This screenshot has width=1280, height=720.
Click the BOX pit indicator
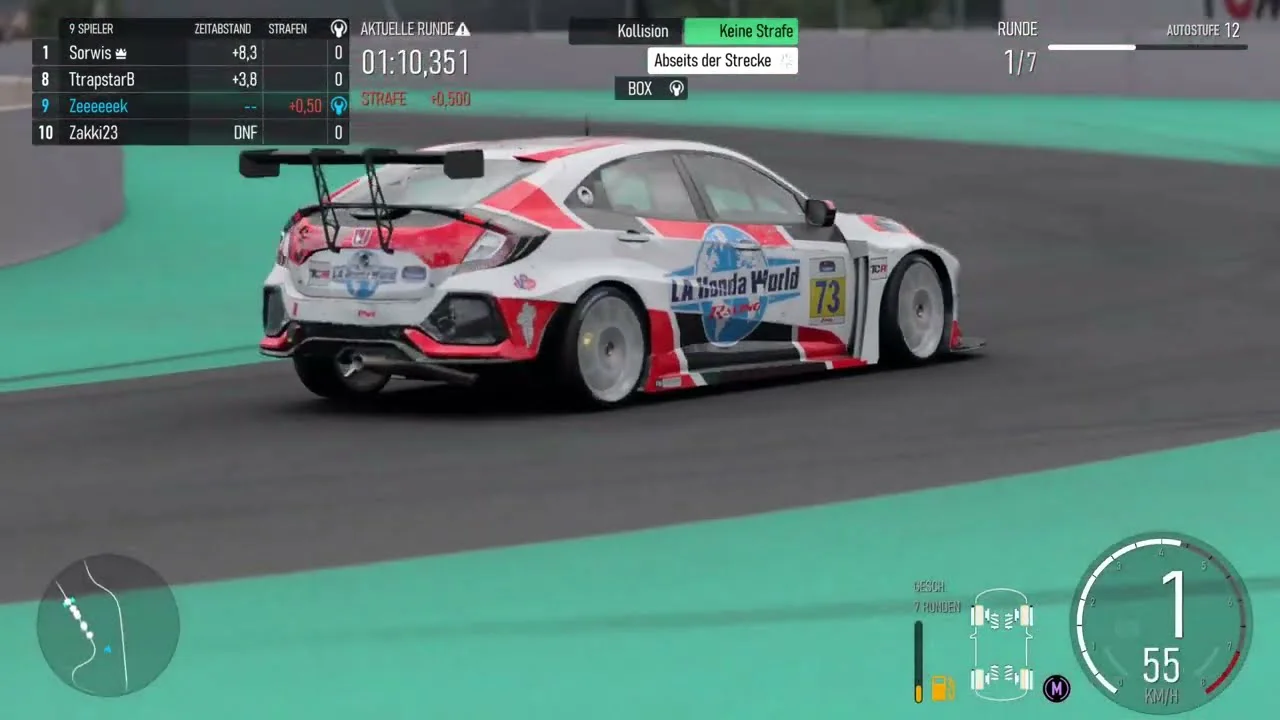pos(651,89)
